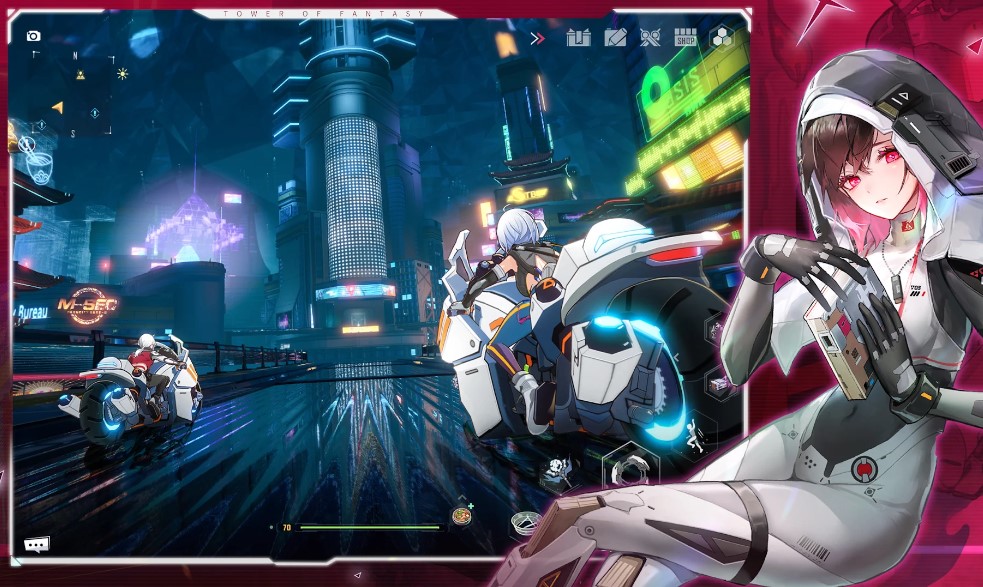The width and height of the screenshot is (983, 587).
Task: Select the yellow sun marker beside minimap
Action: tap(122, 73)
